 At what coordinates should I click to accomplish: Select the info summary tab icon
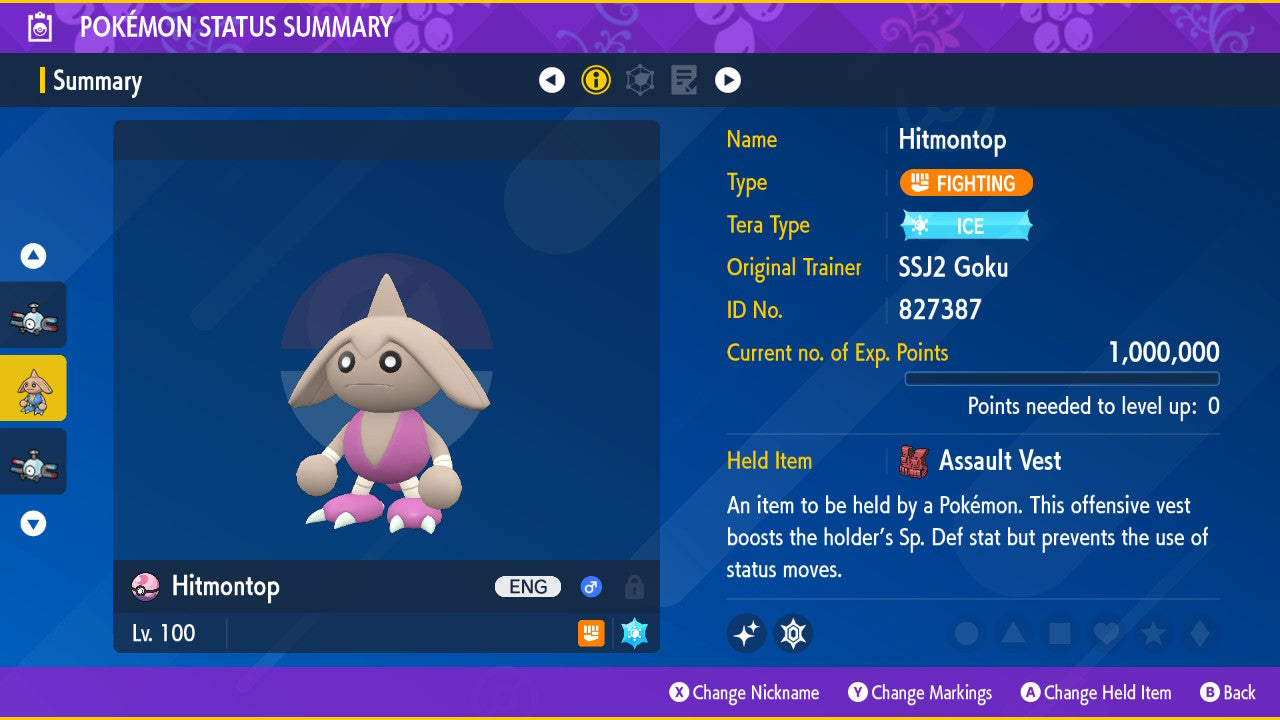(596, 80)
